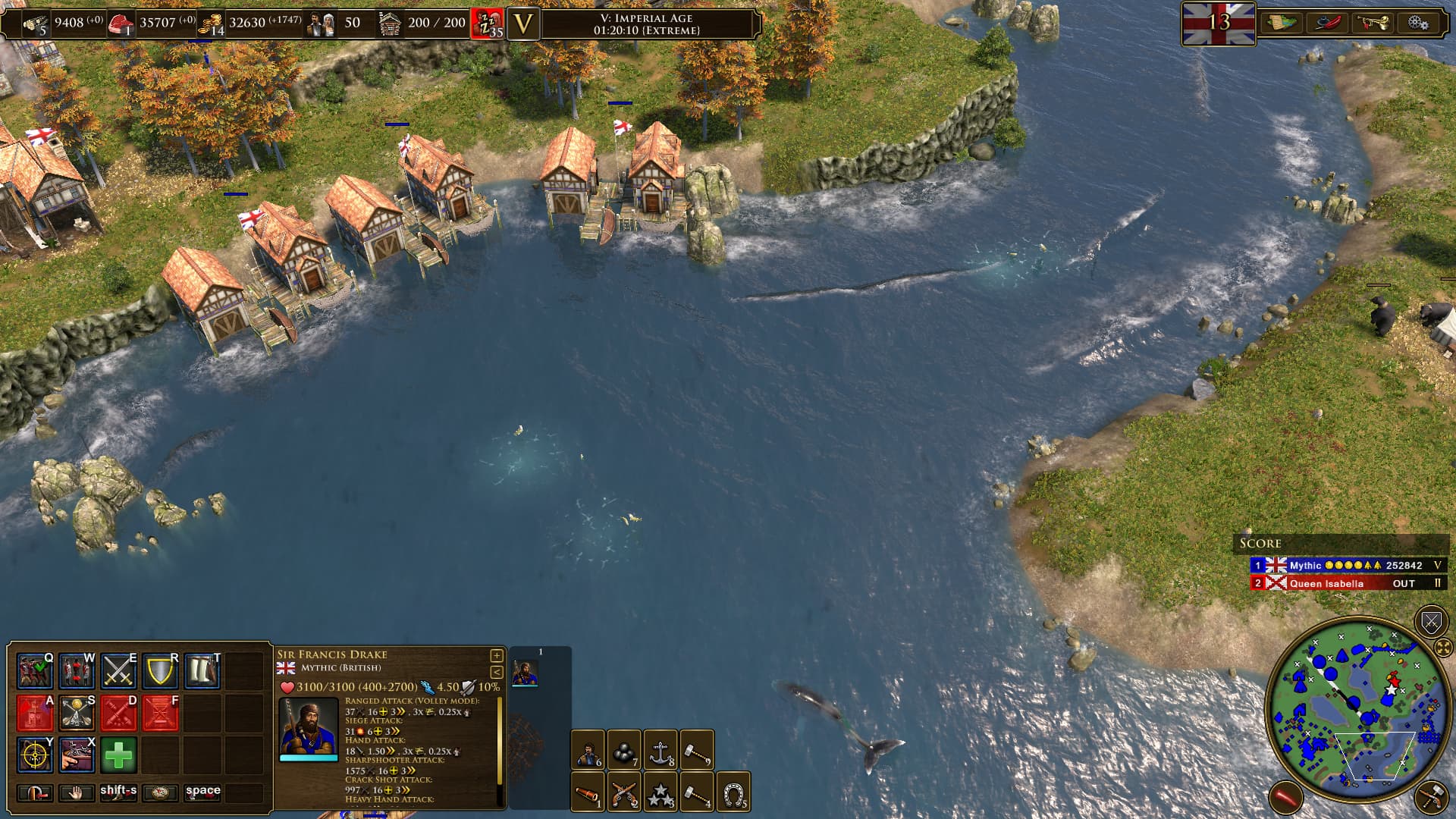The image size is (1456, 819).
Task: Click the golden trumpet icon
Action: click(x=1373, y=23)
